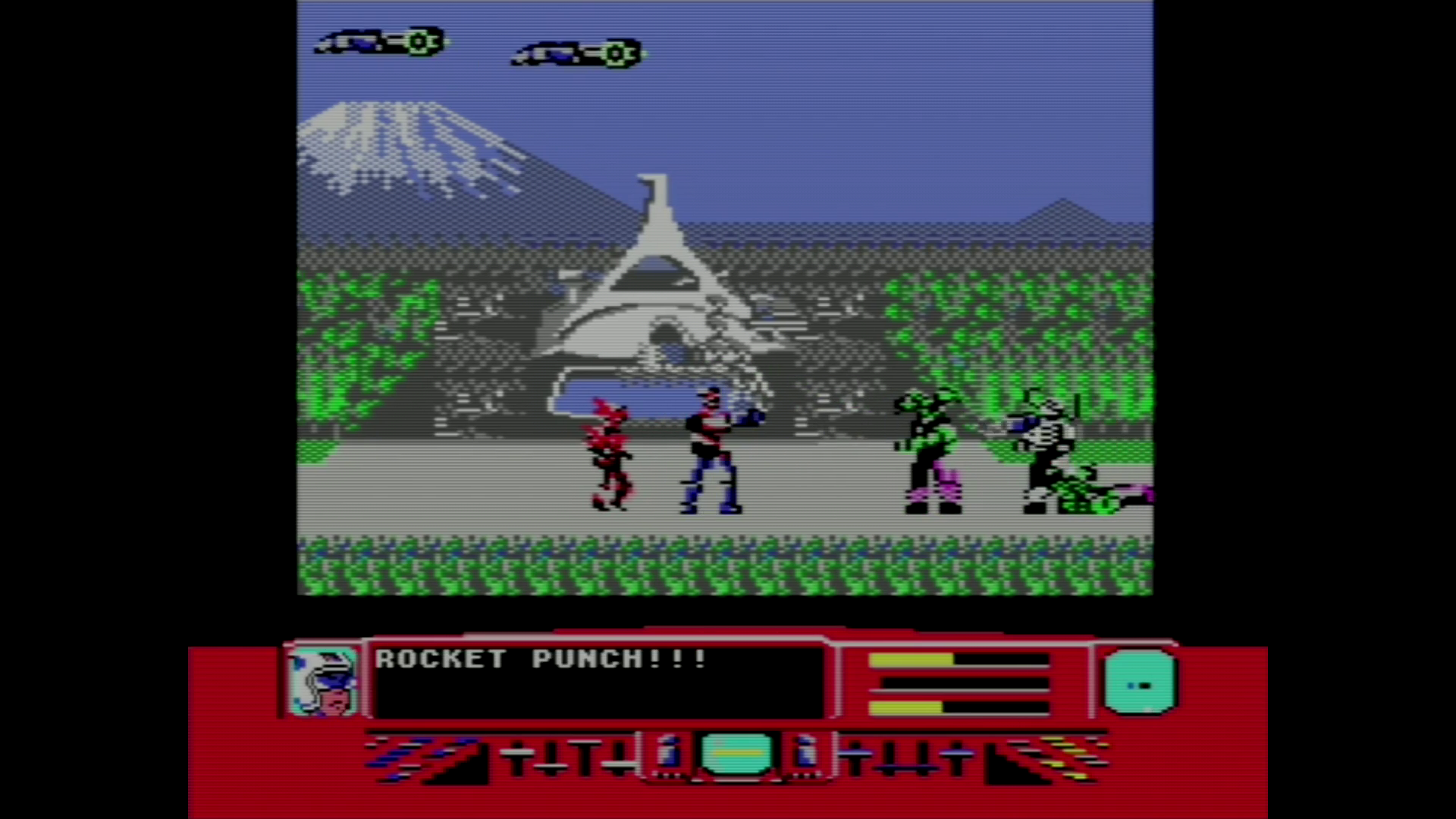This screenshot has width=1456, height=819.
Task: Click the leftmost flying gunship in the sky
Action: 378,42
